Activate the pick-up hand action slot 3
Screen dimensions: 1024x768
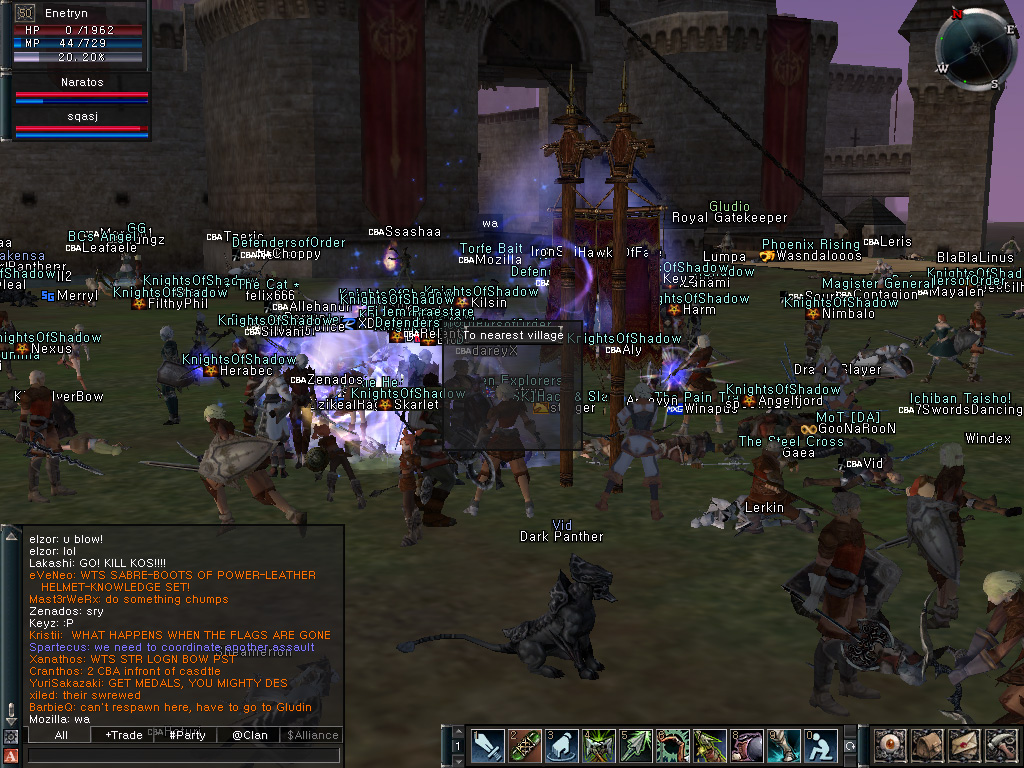[x=562, y=746]
